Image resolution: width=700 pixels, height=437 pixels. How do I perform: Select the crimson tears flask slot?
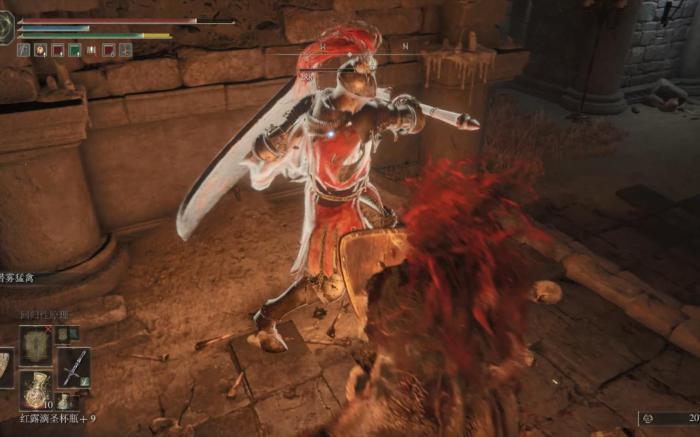point(36,389)
